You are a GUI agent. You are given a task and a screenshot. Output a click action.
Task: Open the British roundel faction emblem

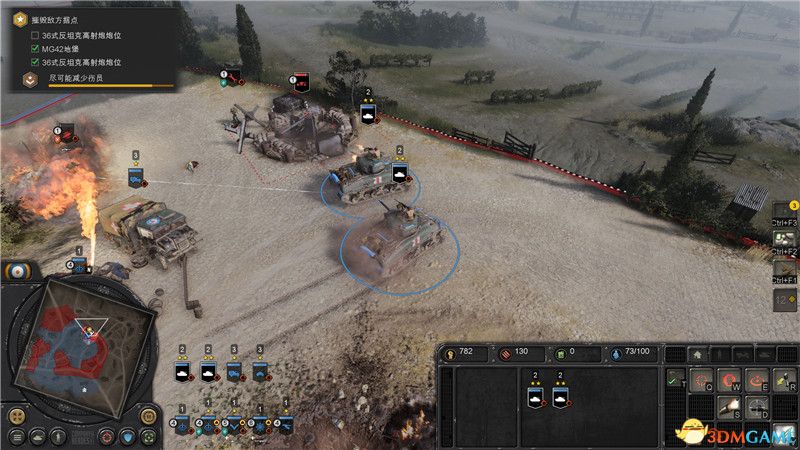coord(20,272)
